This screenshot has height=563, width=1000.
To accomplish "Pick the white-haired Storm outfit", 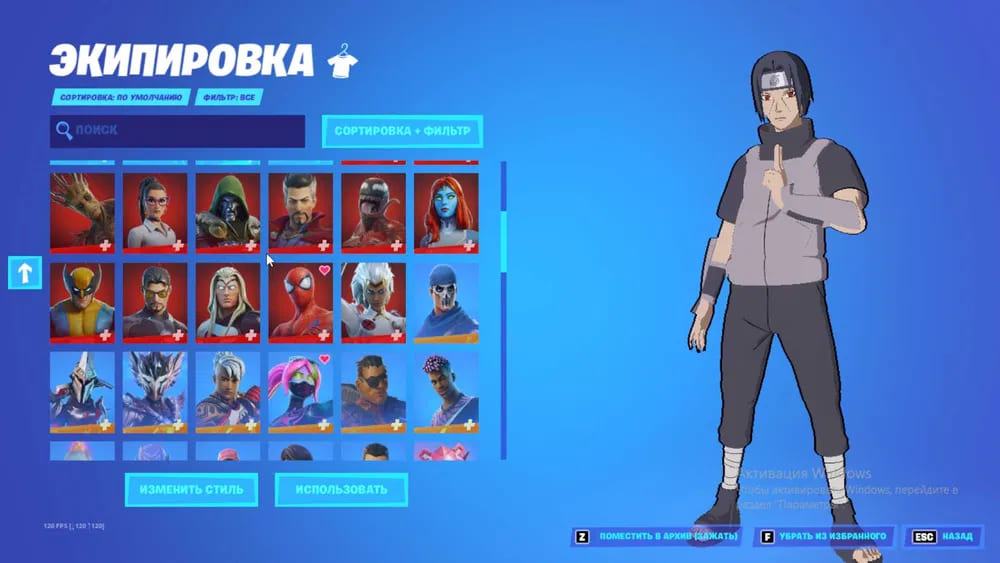I will (x=373, y=302).
